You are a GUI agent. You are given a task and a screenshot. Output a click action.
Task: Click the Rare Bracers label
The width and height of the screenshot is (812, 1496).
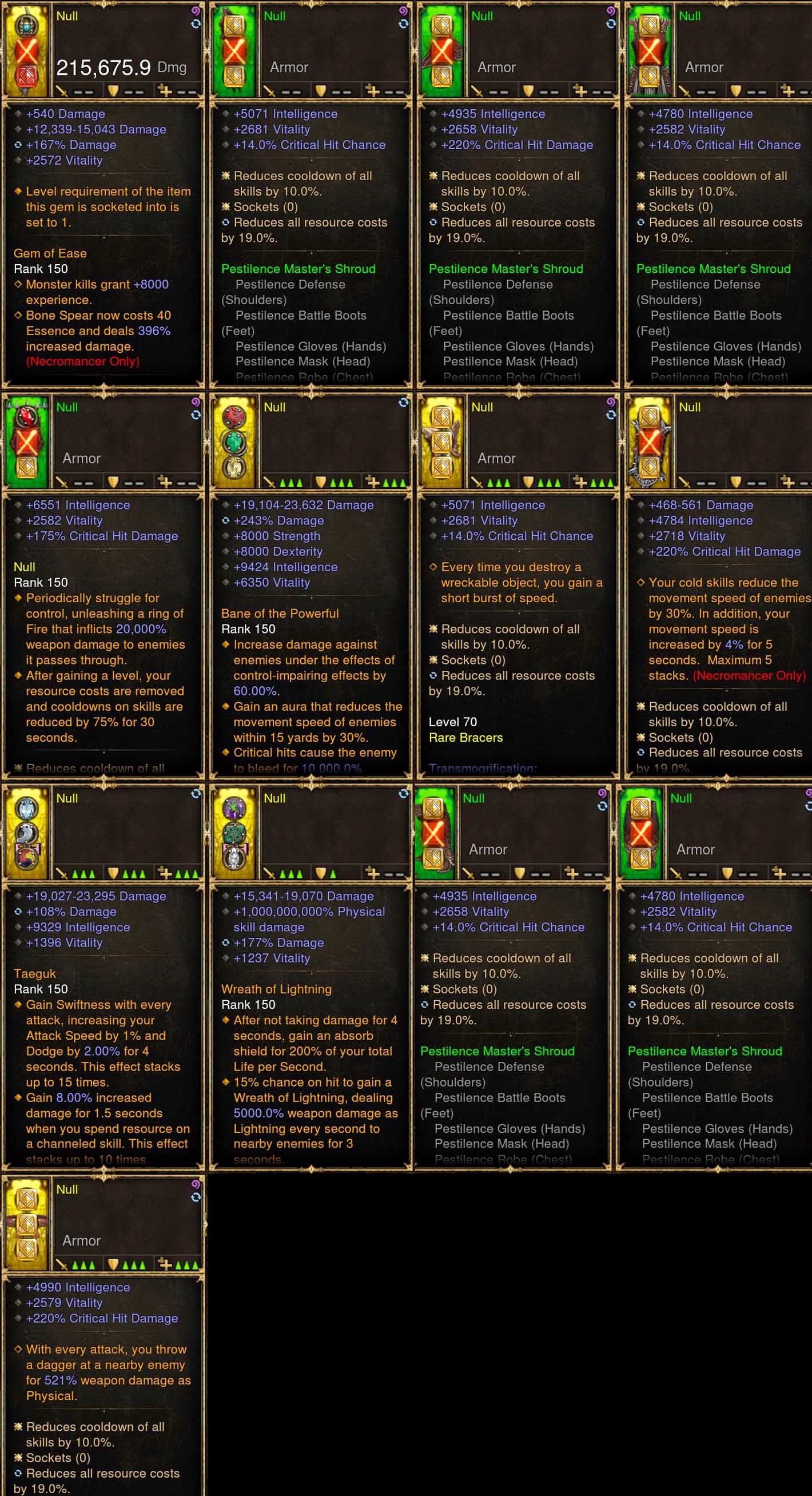coord(466,738)
